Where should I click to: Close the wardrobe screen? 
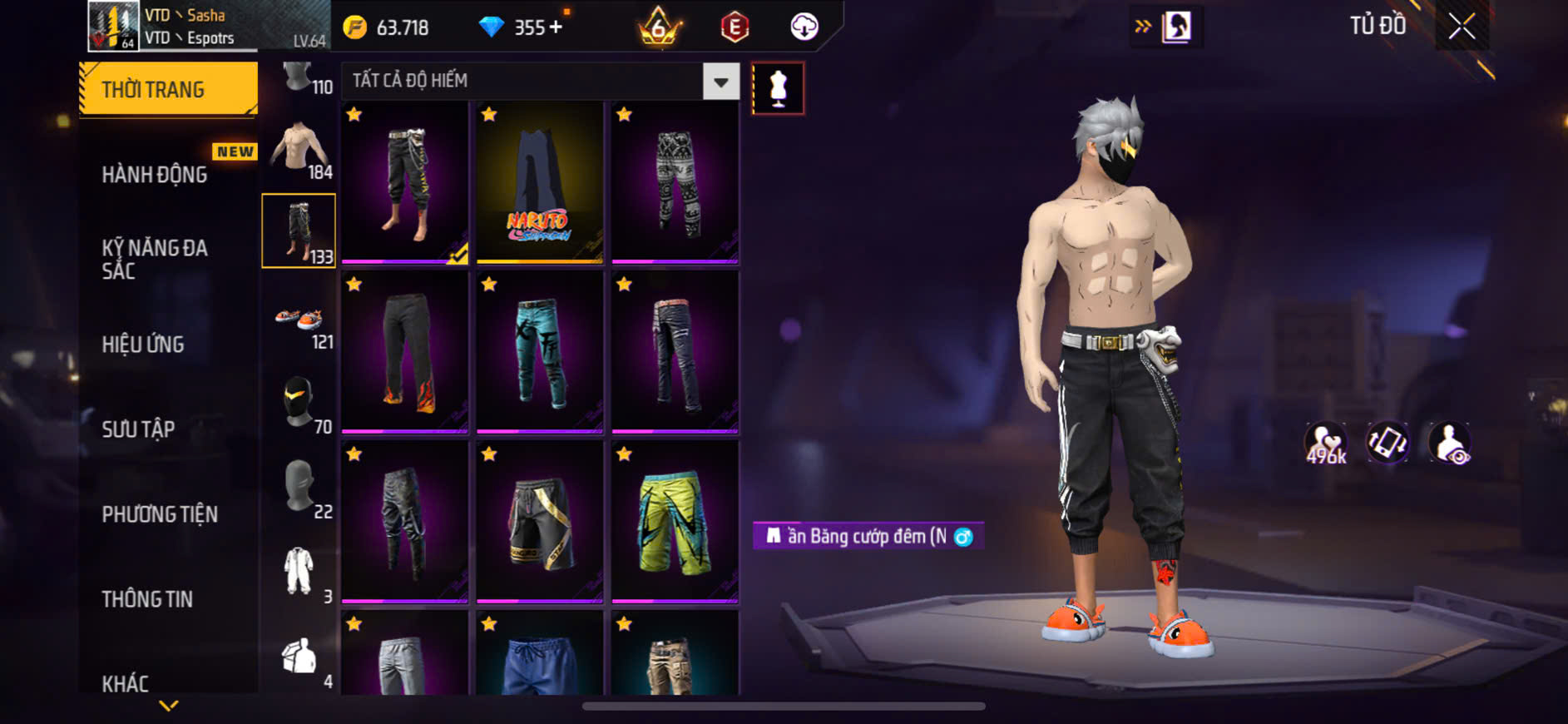(x=1462, y=27)
